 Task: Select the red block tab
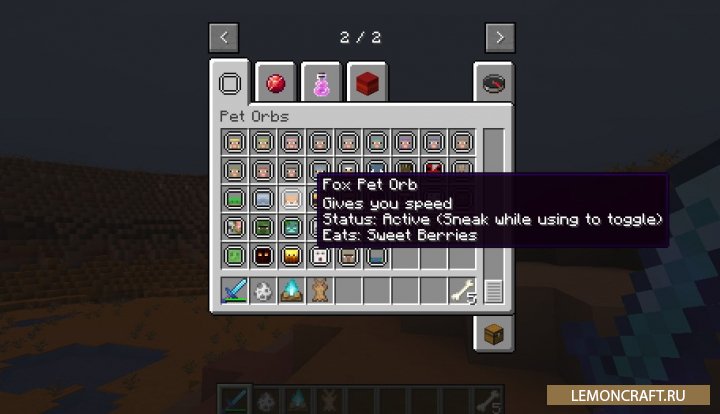[367, 84]
